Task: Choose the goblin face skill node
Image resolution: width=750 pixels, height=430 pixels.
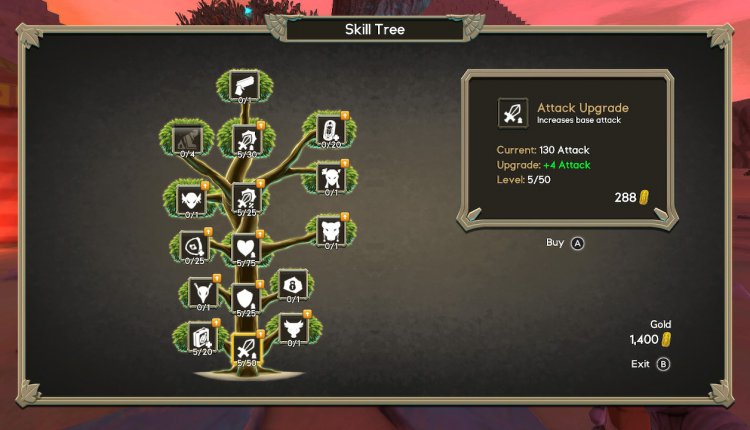Action: 190,198
